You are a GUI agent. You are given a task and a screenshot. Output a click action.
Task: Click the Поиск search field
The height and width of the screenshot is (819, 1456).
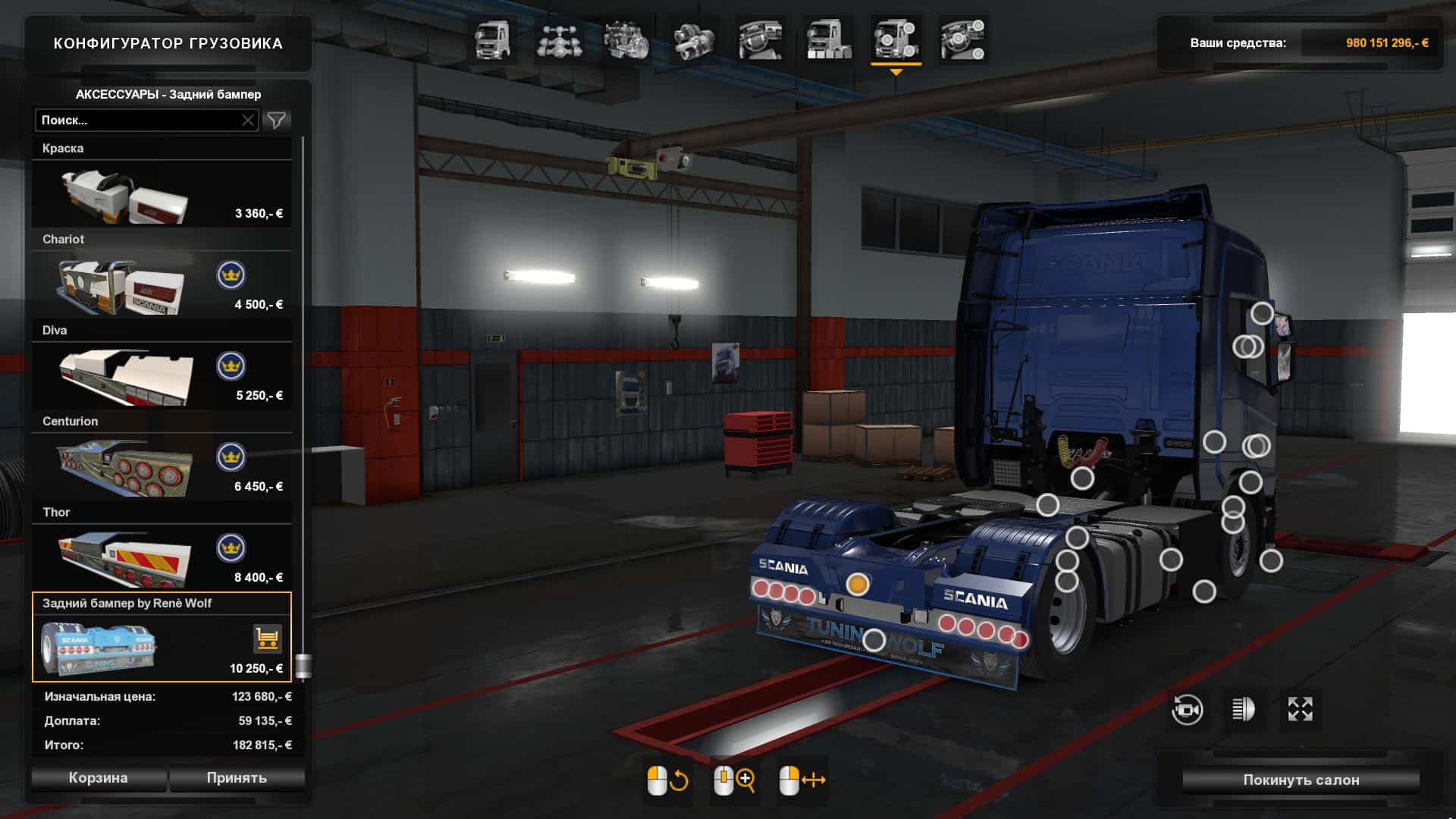[136, 120]
